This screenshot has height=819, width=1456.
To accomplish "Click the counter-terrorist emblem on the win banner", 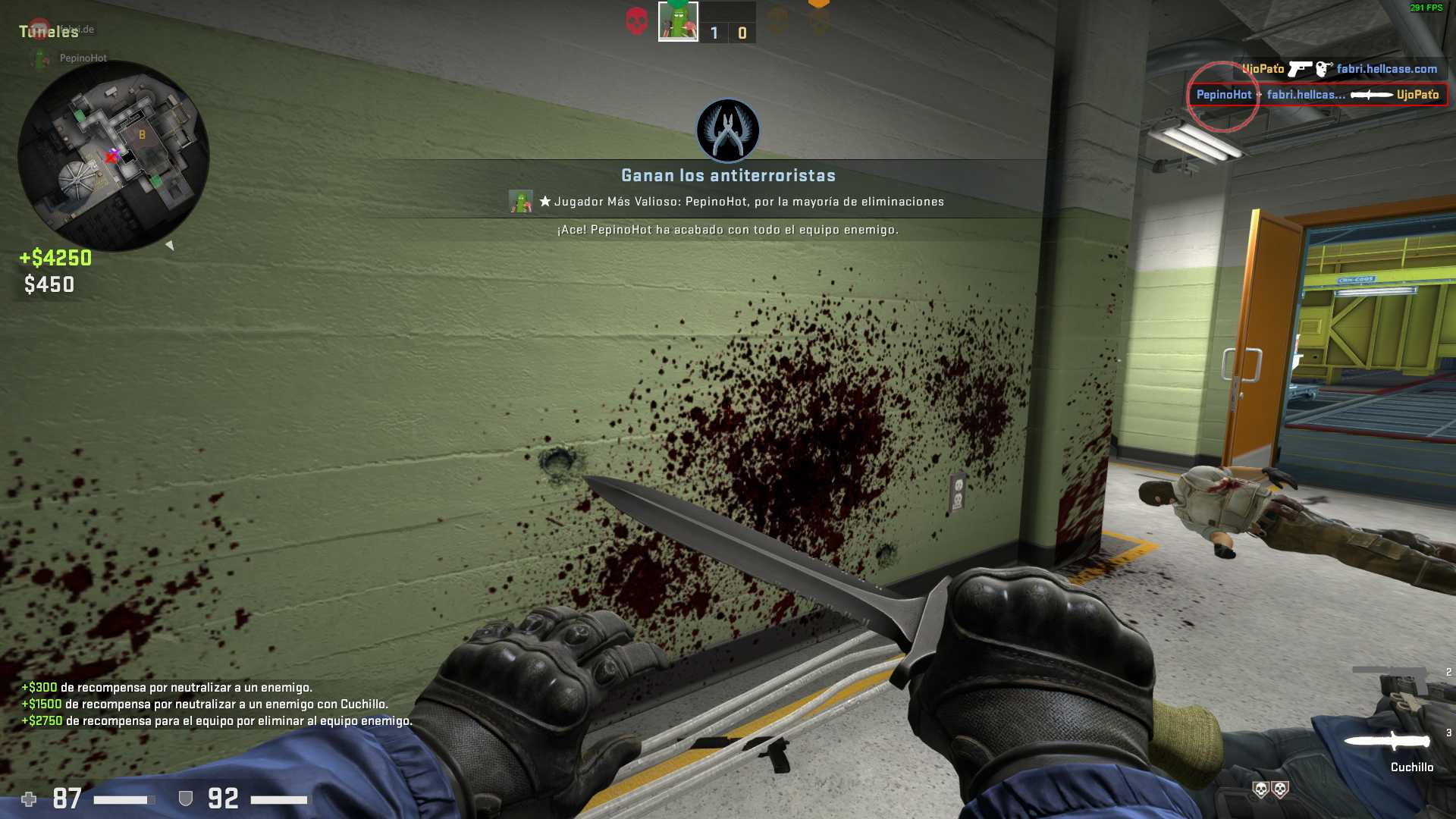I will pyautogui.click(x=728, y=130).
